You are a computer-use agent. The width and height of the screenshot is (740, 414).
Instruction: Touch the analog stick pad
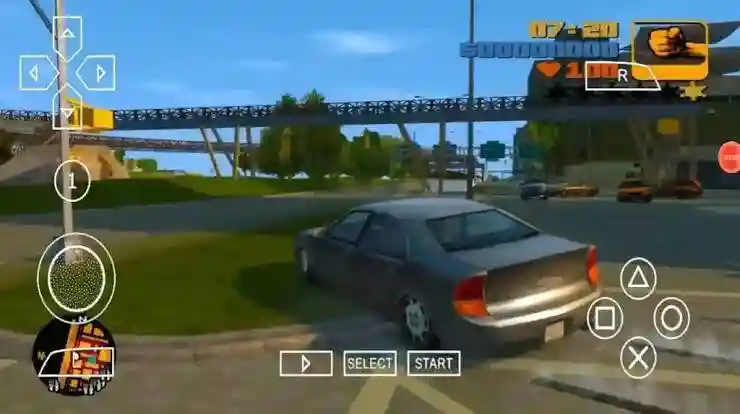76,277
